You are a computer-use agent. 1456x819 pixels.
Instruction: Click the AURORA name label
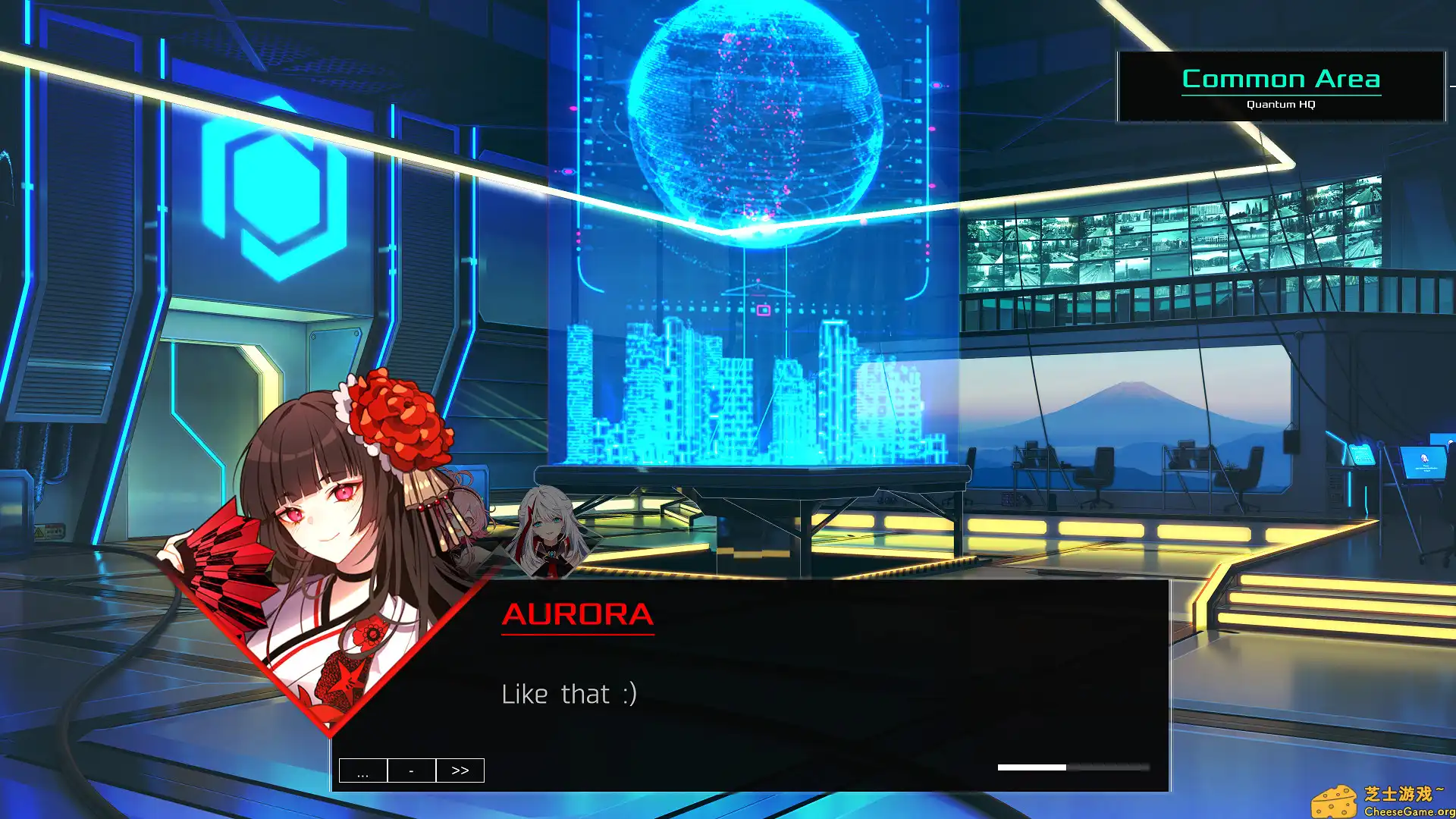point(578,616)
